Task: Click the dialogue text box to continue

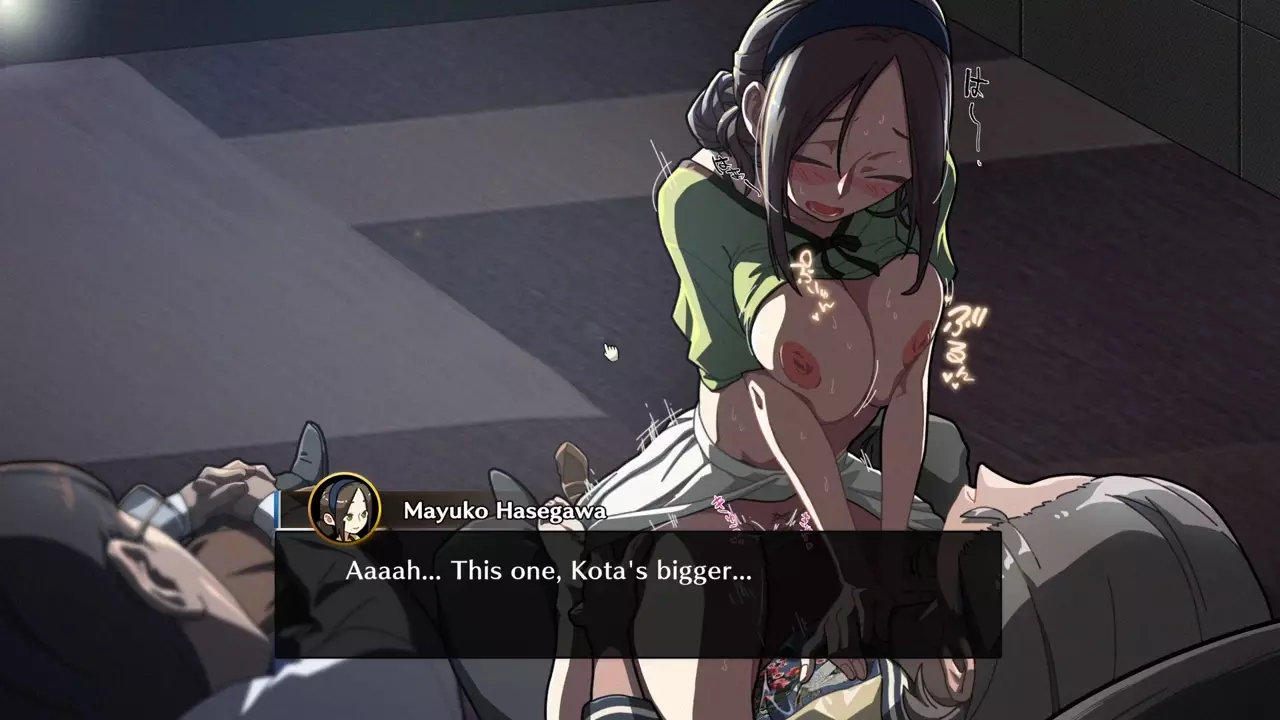Action: (x=637, y=594)
